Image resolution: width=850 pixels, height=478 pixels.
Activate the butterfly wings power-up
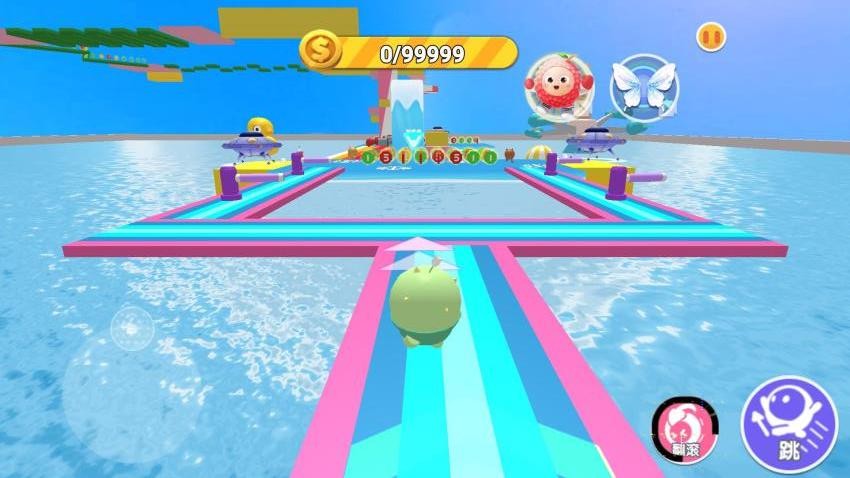click(x=643, y=86)
